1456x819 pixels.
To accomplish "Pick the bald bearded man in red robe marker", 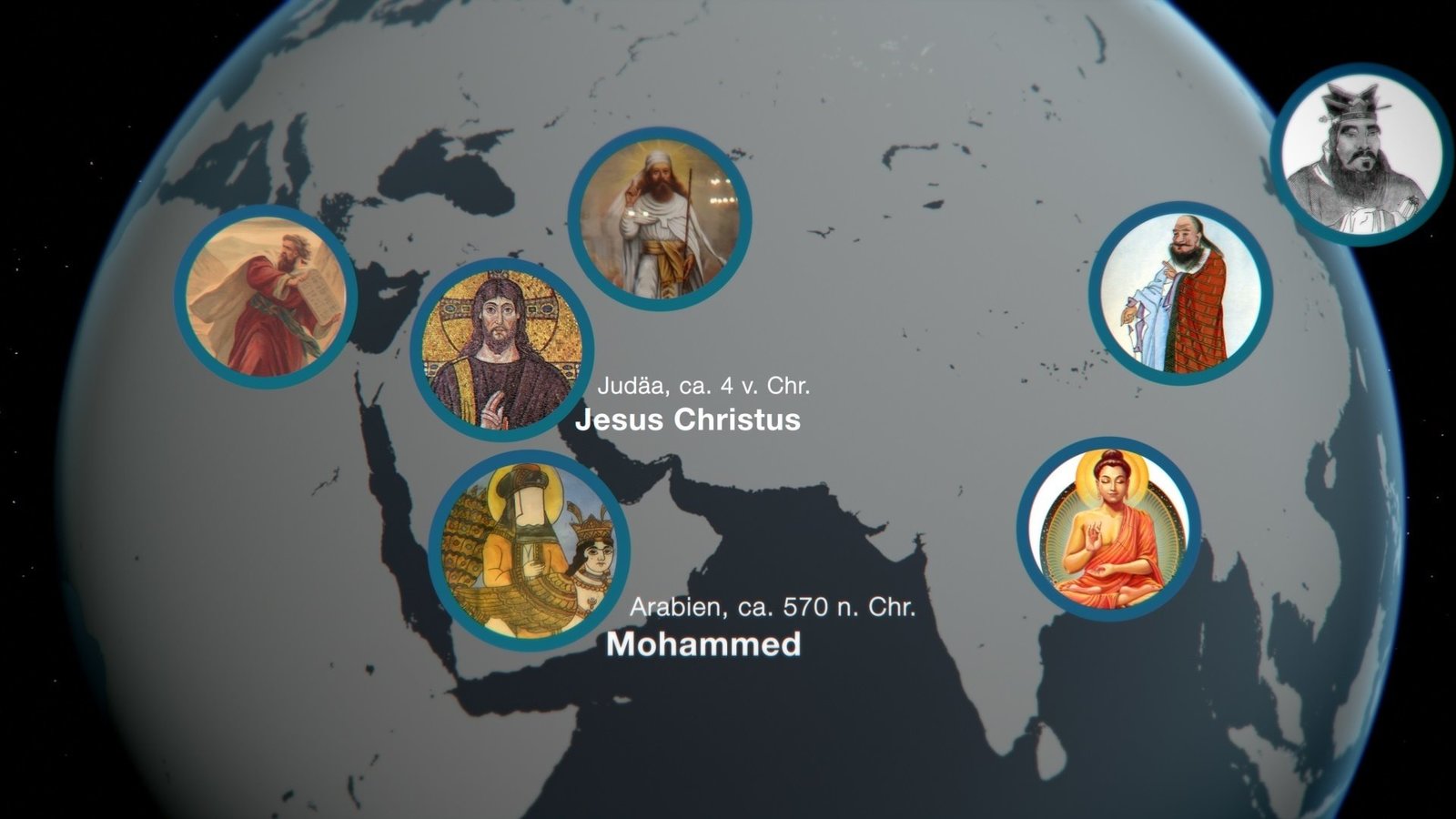I will (1180, 293).
